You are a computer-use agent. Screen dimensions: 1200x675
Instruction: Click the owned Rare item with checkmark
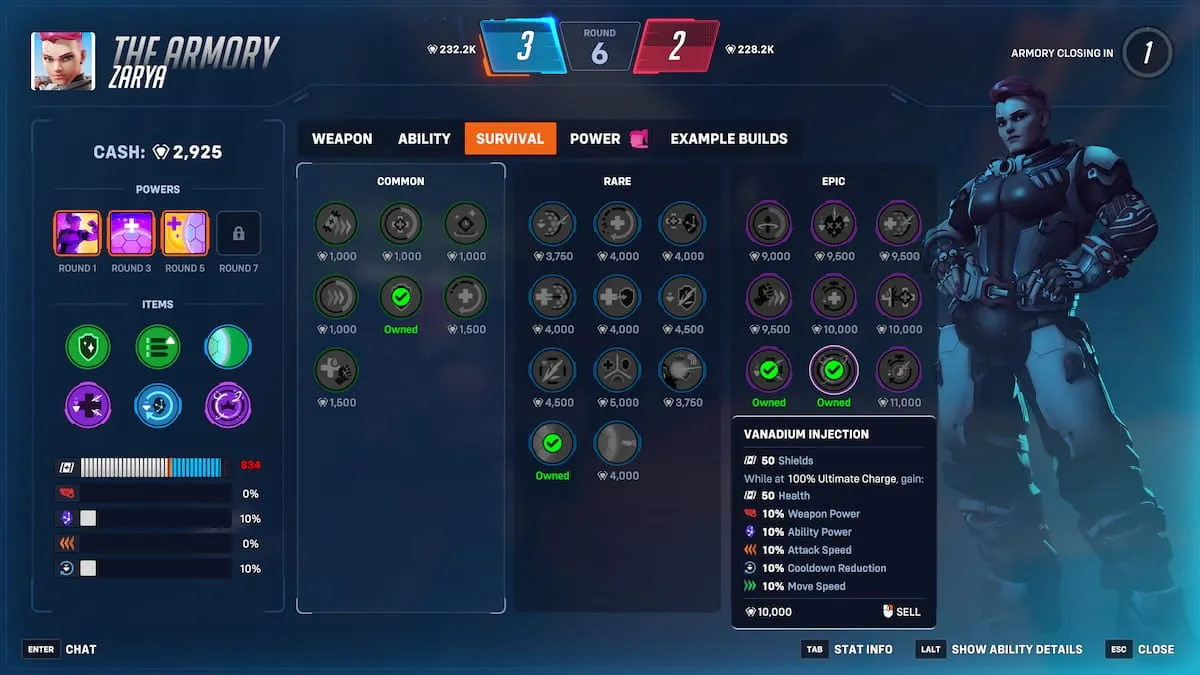point(552,444)
